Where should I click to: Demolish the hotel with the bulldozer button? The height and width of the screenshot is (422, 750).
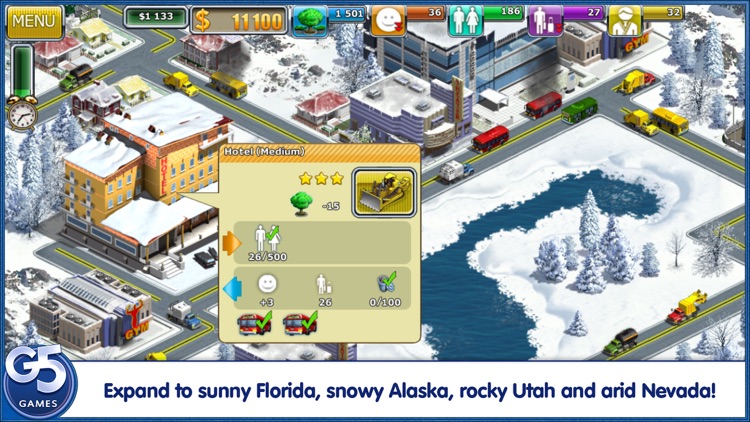384,192
